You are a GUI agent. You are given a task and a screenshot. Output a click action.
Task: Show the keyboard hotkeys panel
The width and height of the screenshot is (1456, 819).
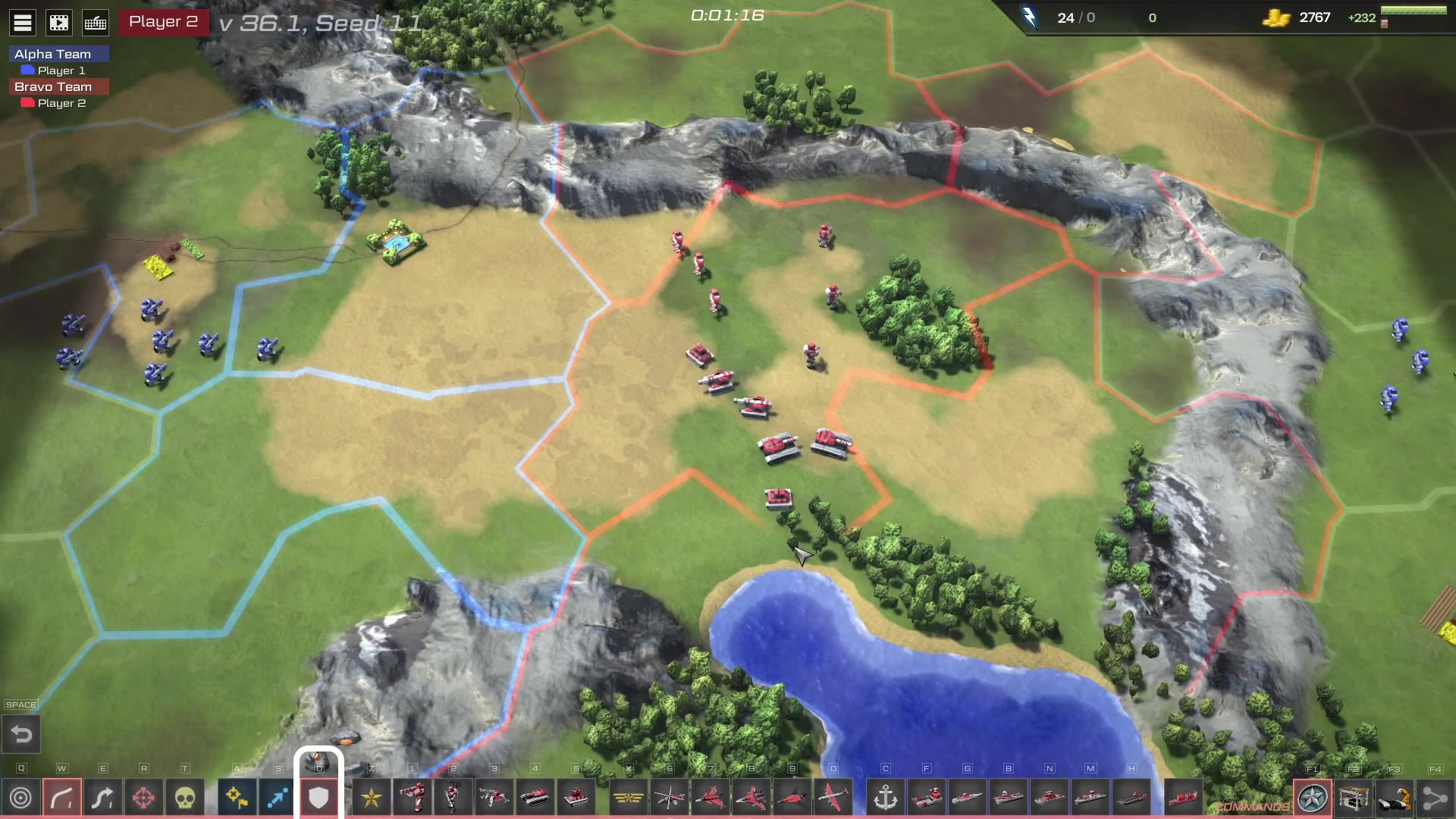pyautogui.click(x=96, y=23)
